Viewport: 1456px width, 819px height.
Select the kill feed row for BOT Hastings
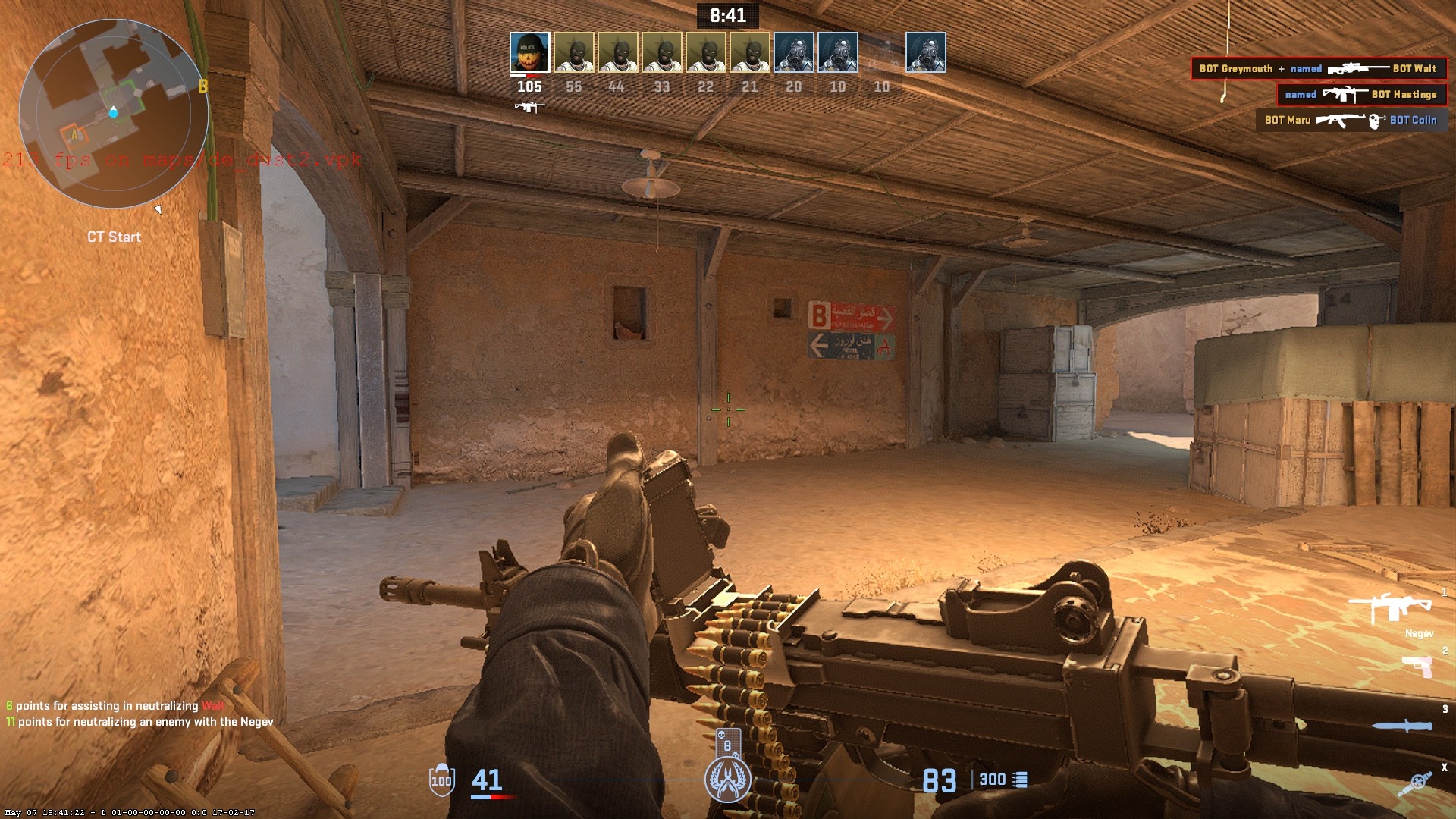[x=1361, y=95]
